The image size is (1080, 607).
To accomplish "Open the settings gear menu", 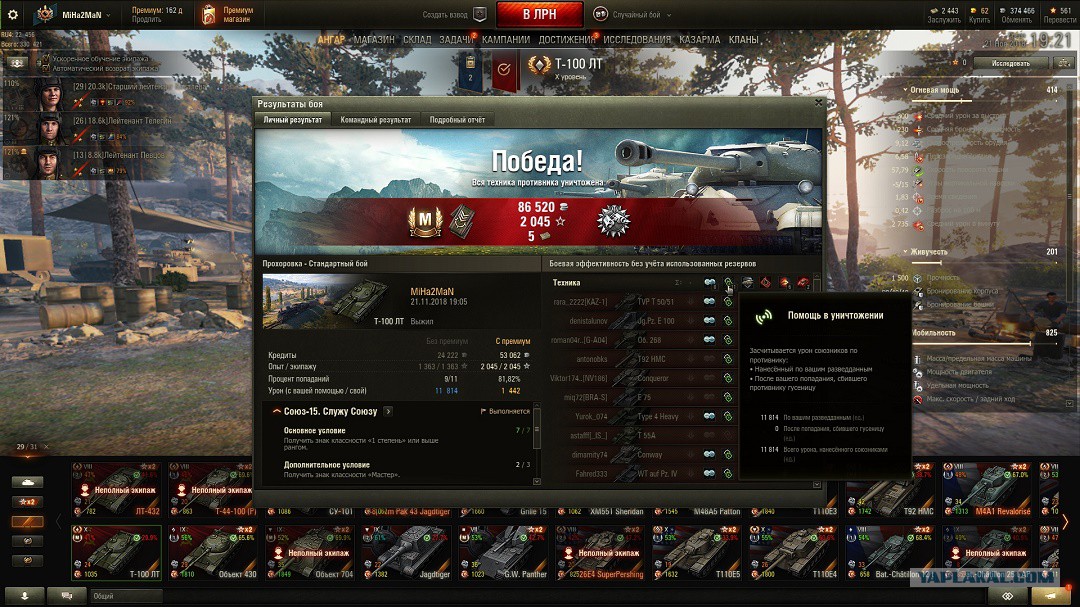I will pyautogui.click(x=13, y=15).
